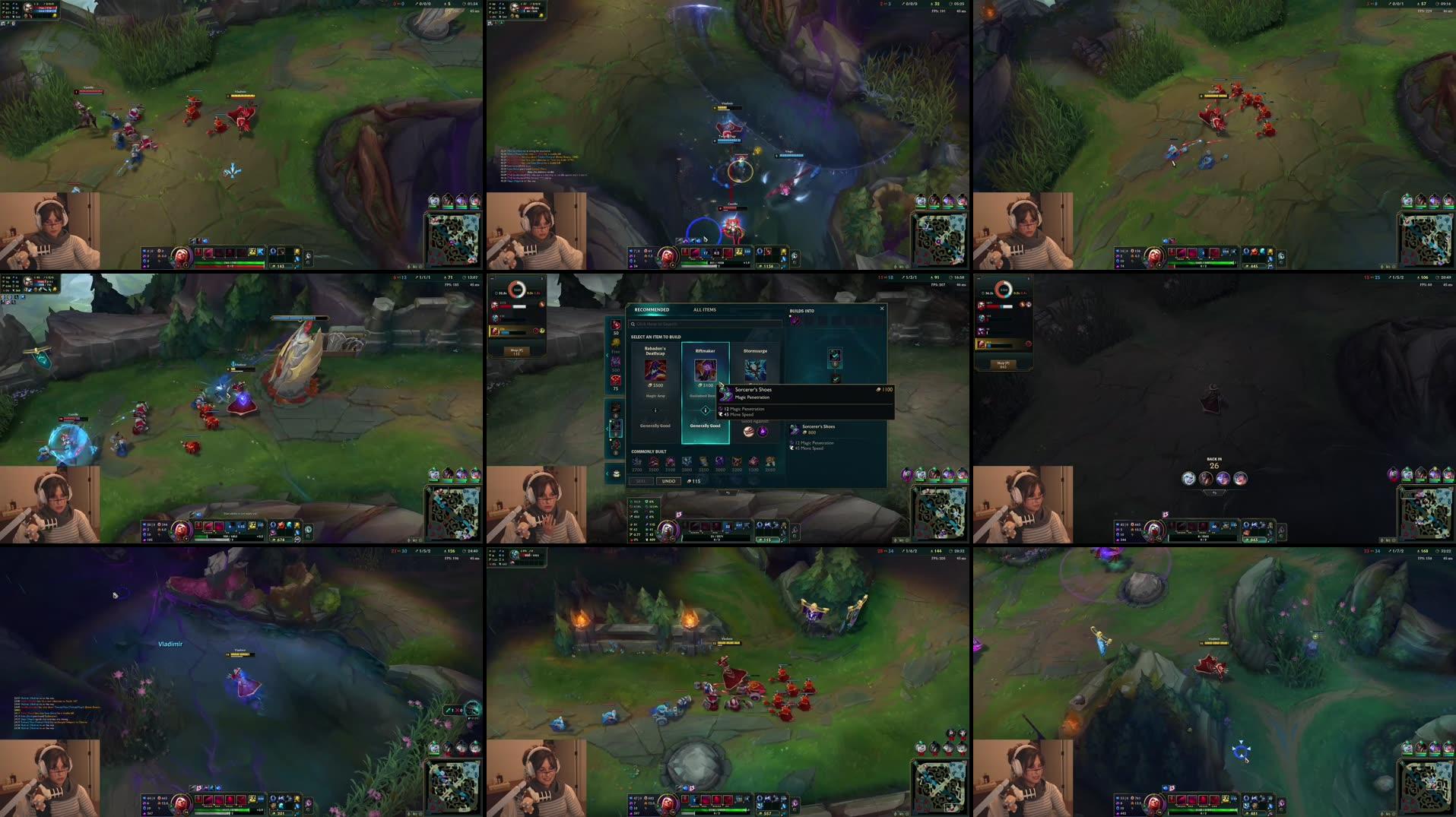
Task: Select the Riftmaker item in the shop
Action: [x=706, y=369]
